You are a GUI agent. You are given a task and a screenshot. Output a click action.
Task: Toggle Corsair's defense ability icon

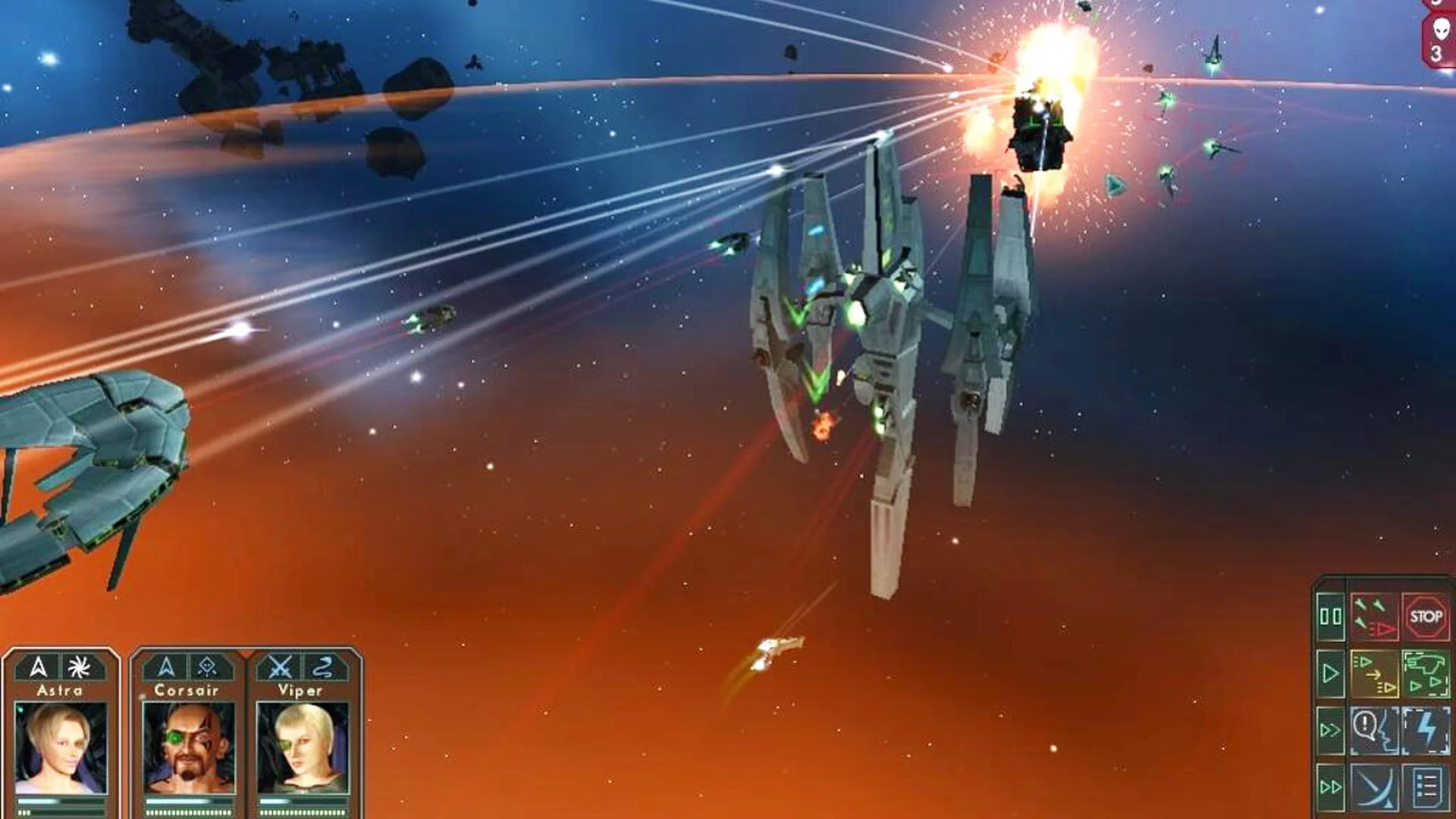206,667
